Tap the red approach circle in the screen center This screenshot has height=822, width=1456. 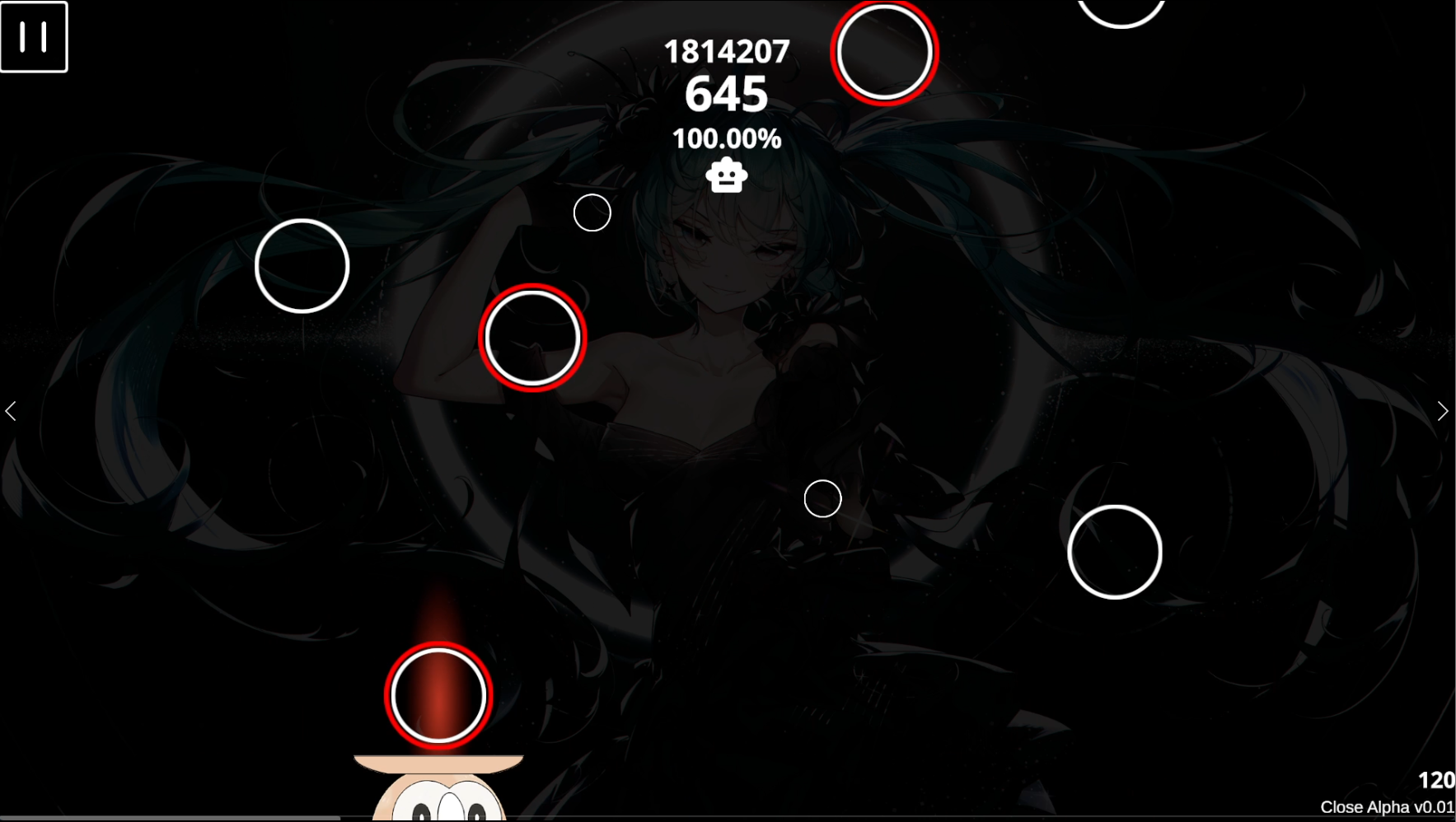click(533, 336)
